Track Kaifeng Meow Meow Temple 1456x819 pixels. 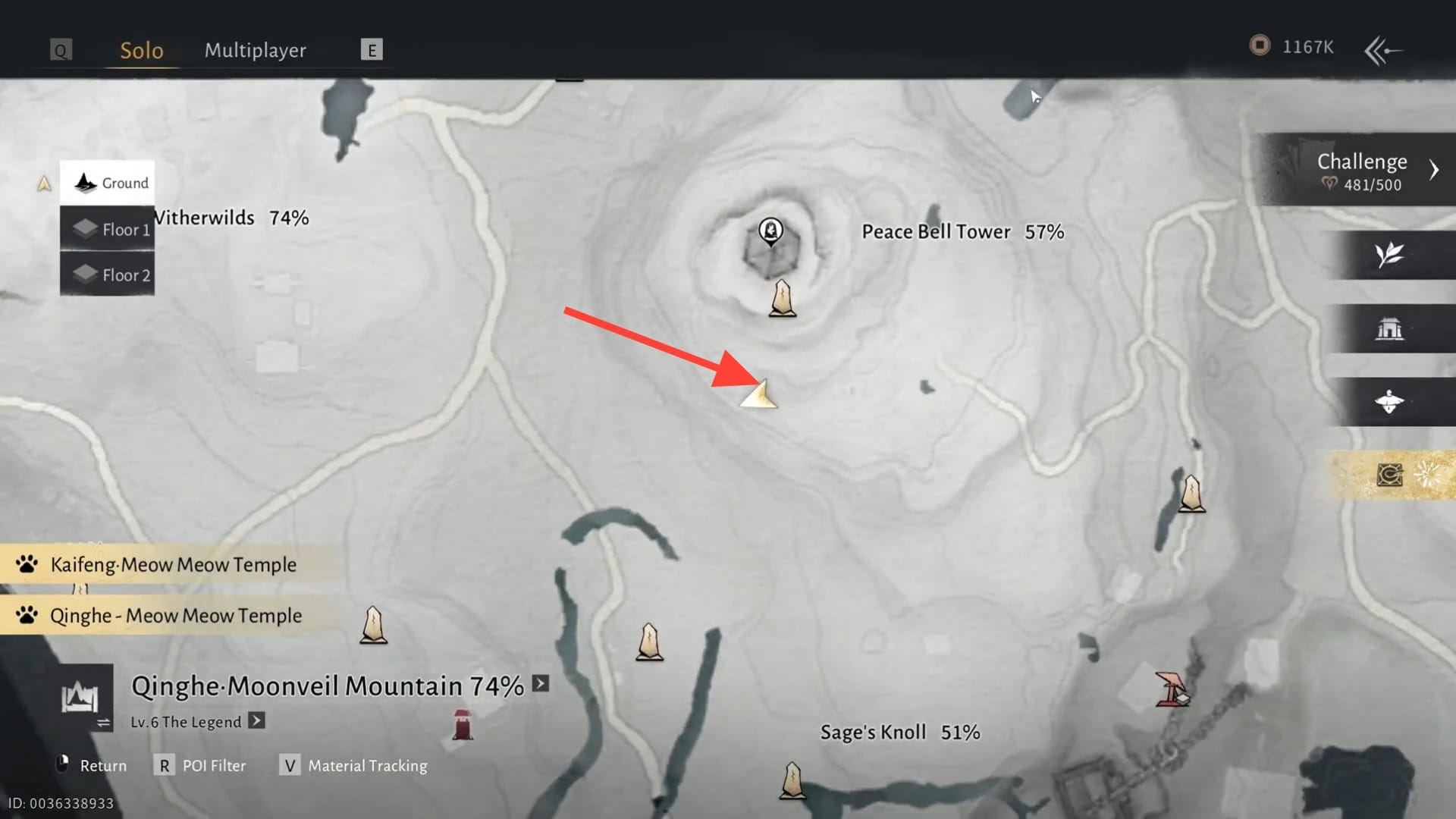173,564
